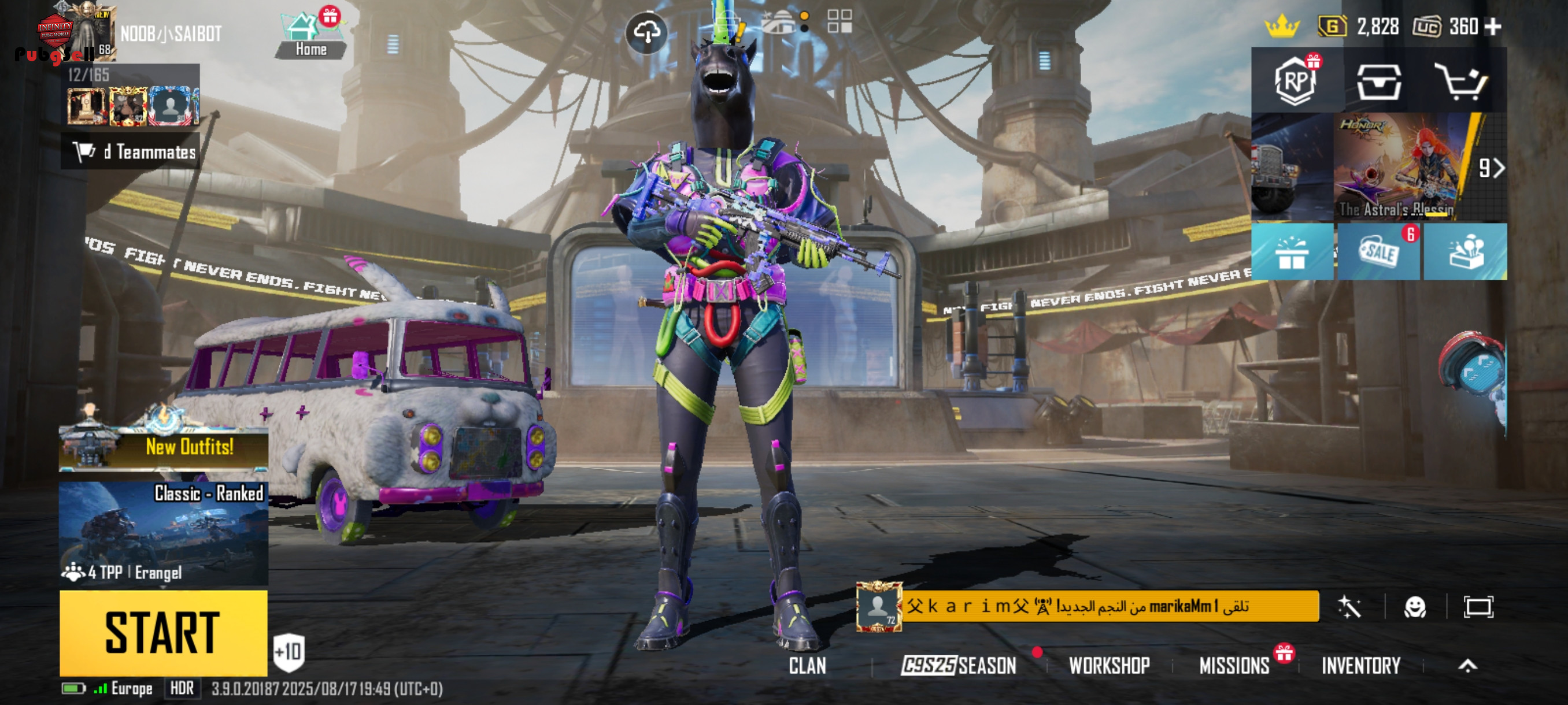Viewport: 1568px width, 705px height.
Task: Open the Classic - Ranked mode selector
Action: 163,533
